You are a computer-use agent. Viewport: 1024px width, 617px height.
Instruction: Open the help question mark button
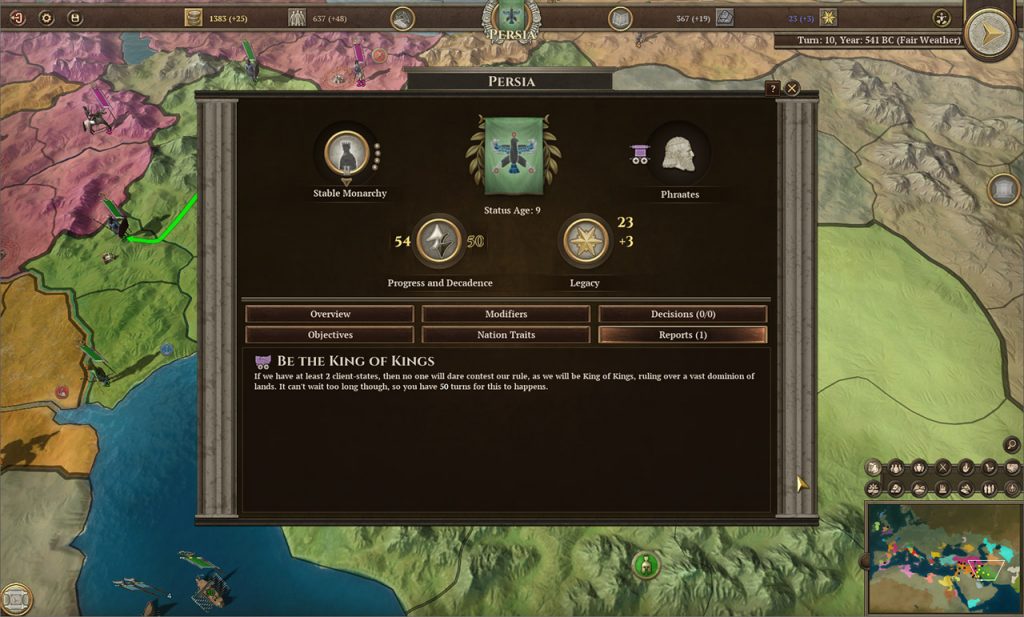point(772,88)
